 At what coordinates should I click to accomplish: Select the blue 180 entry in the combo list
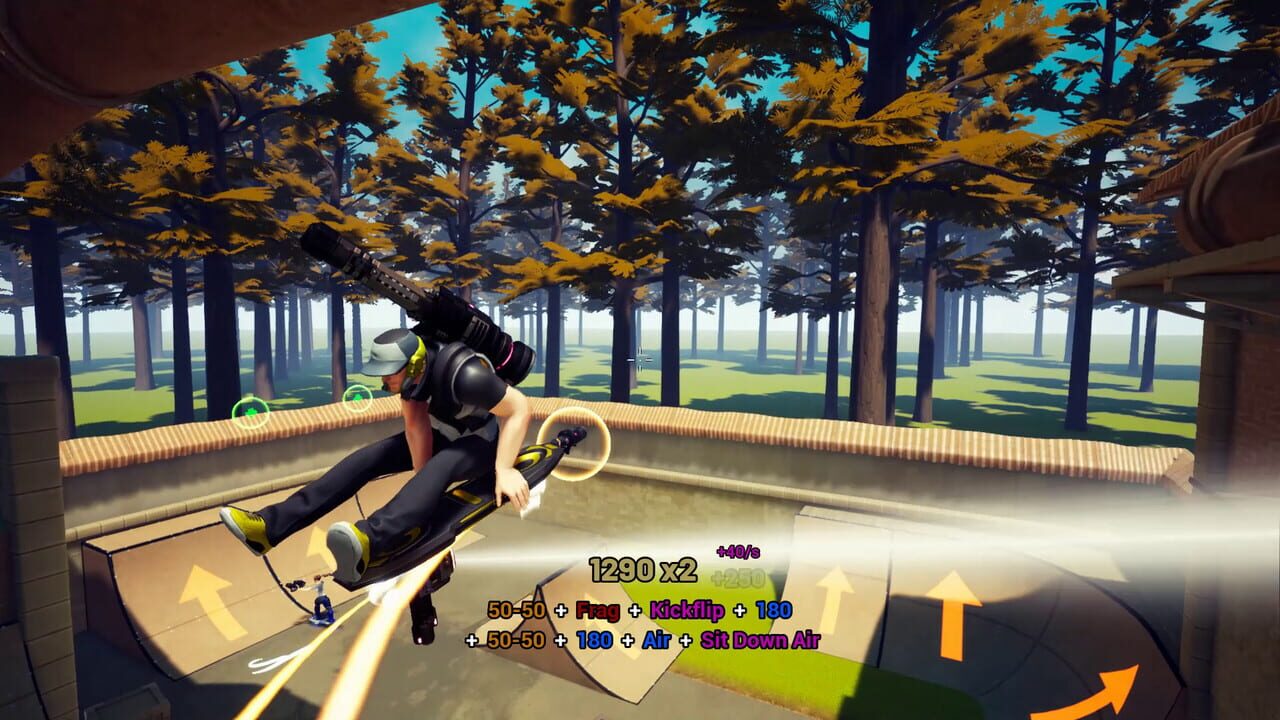pos(772,609)
